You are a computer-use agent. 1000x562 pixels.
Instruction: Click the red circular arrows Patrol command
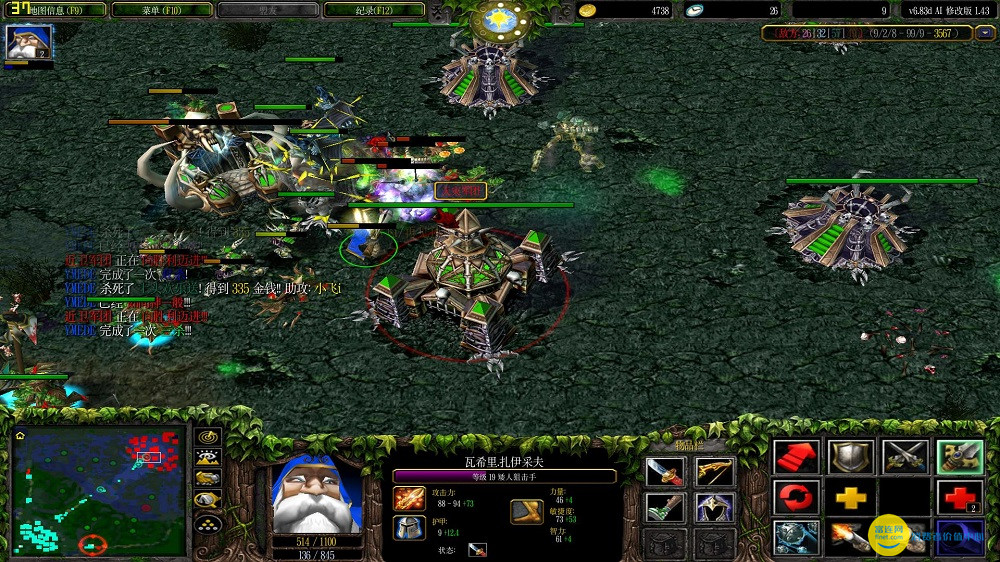797,497
